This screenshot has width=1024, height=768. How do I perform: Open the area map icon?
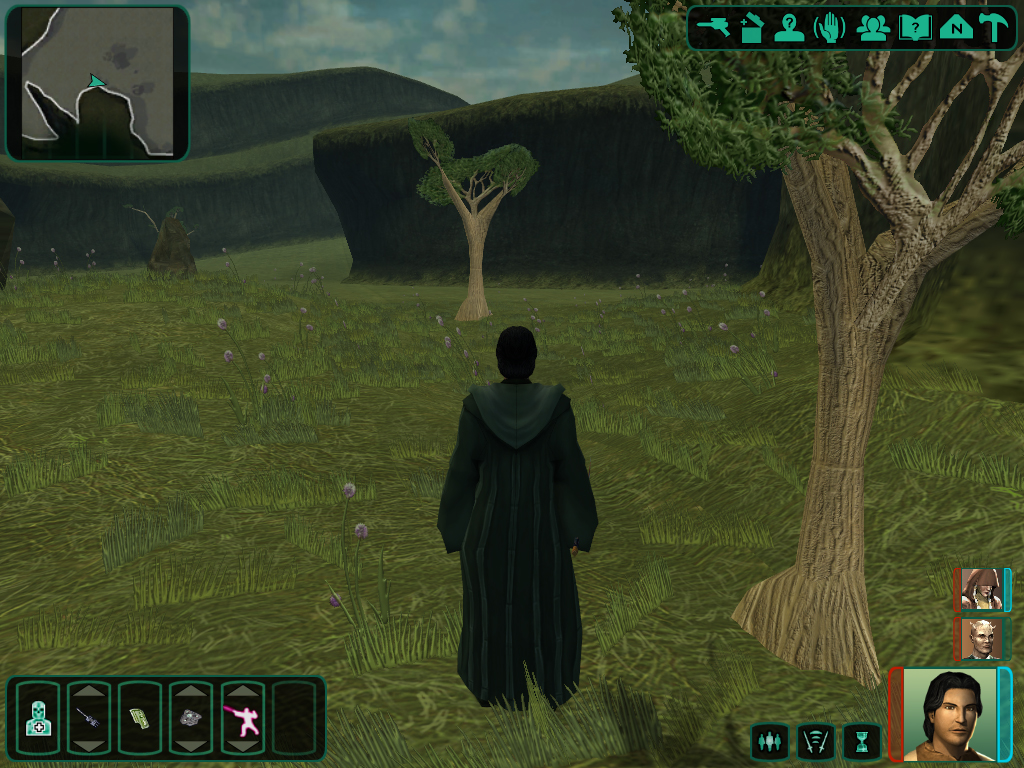[x=956, y=27]
